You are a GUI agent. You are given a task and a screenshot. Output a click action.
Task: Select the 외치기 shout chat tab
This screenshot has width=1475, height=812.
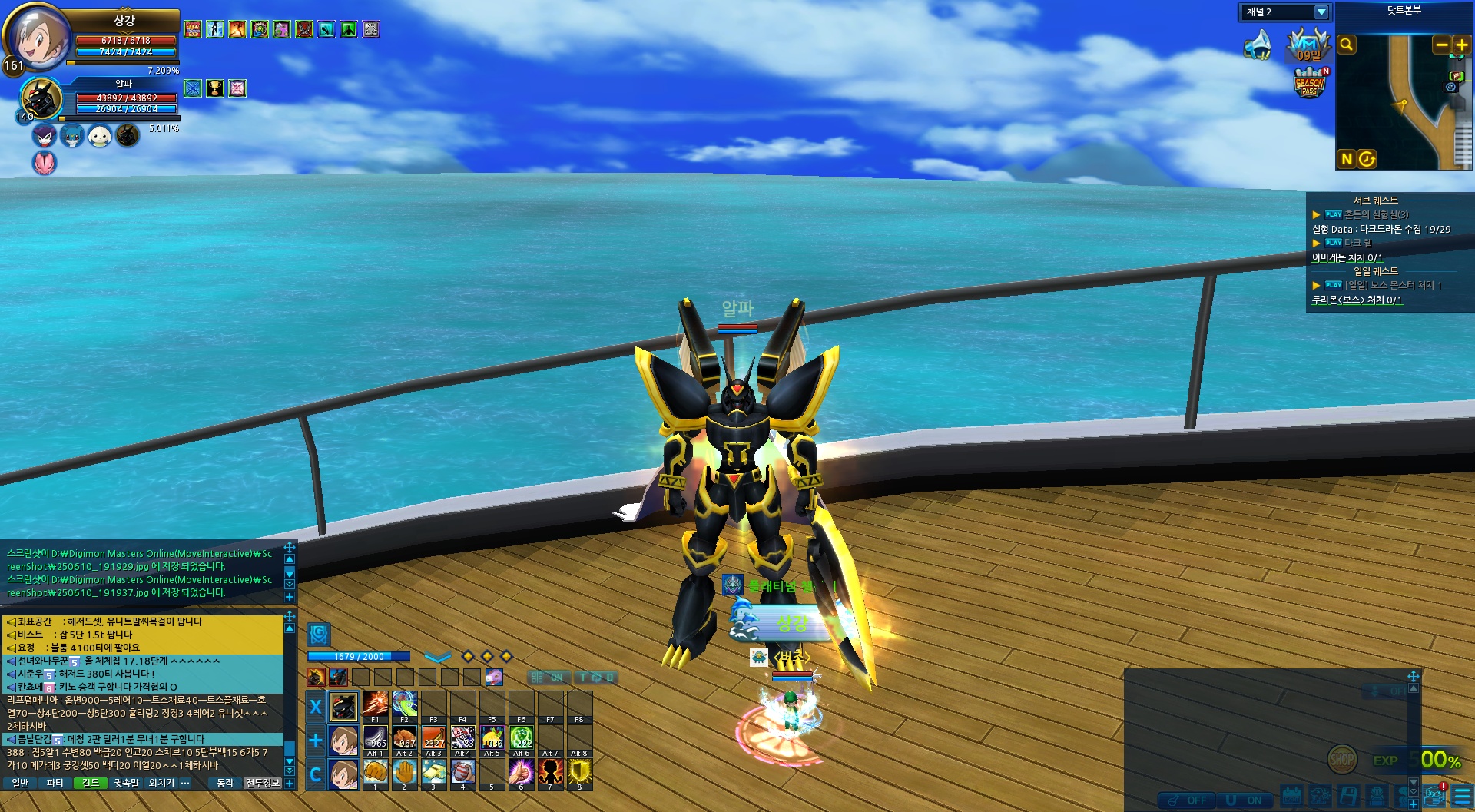pyautogui.click(x=161, y=783)
